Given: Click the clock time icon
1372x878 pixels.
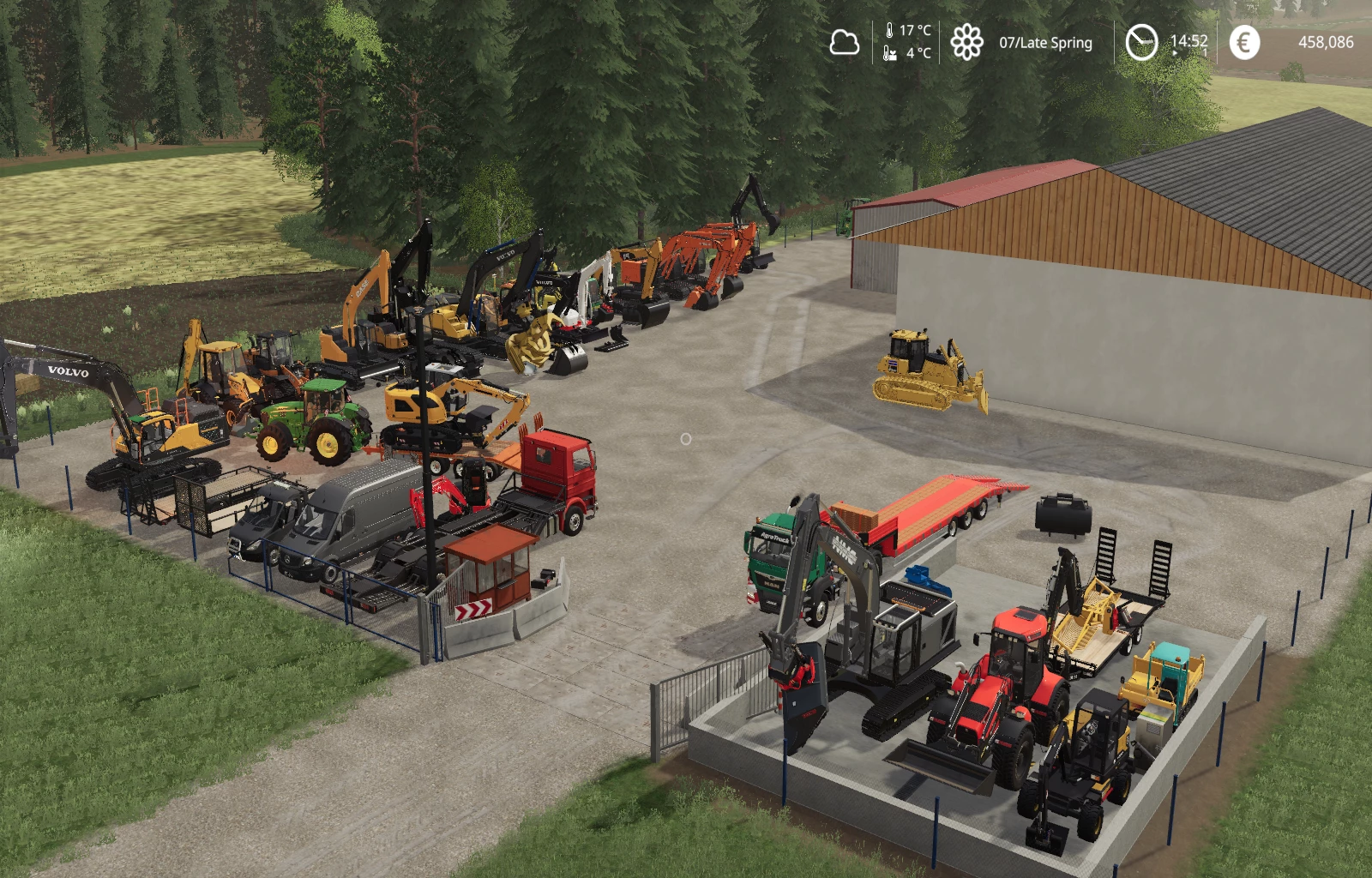Looking at the screenshot, I should point(1140,42).
